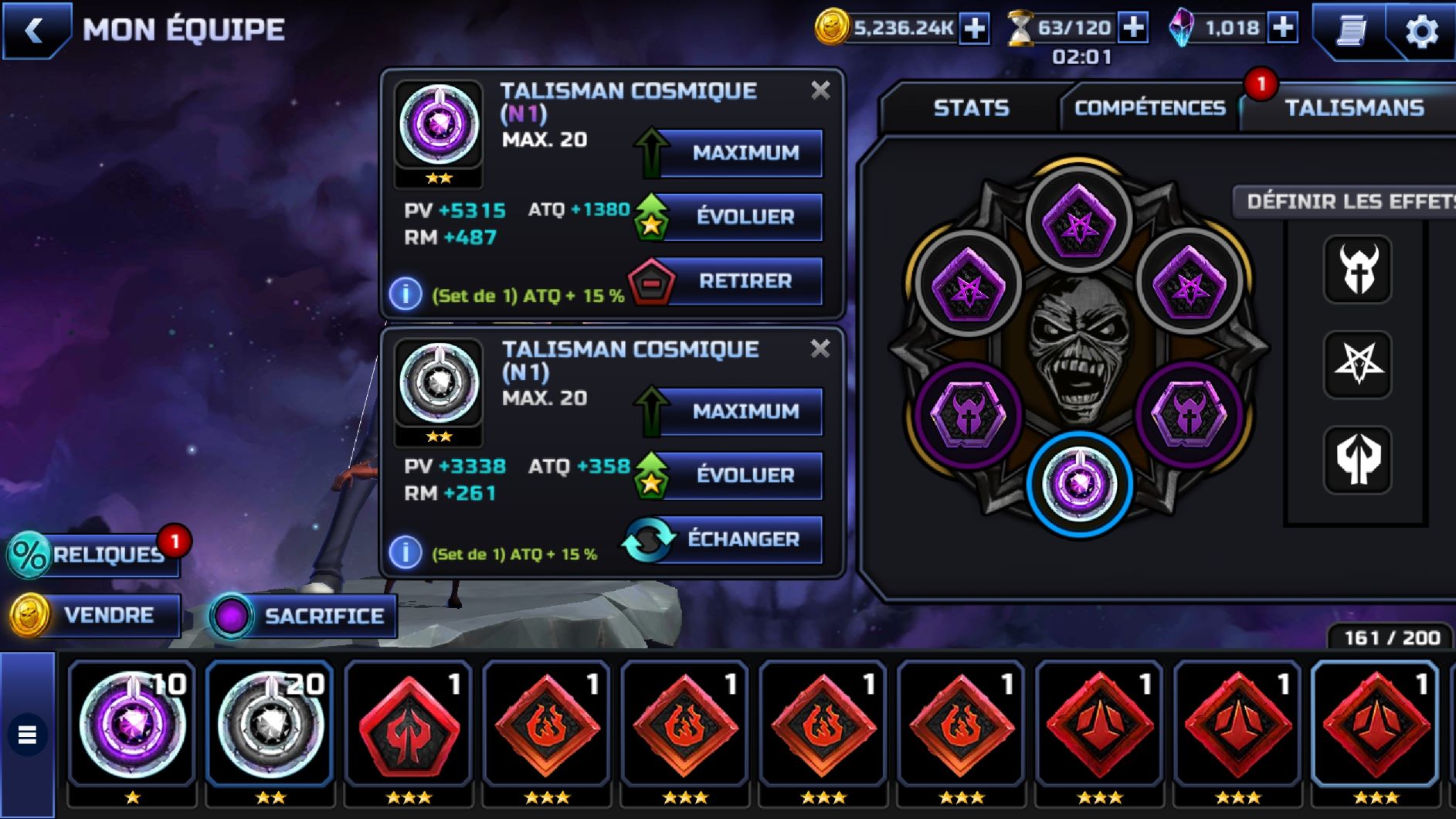Click Définir les effets button
1456x819 pixels.
click(x=1348, y=202)
